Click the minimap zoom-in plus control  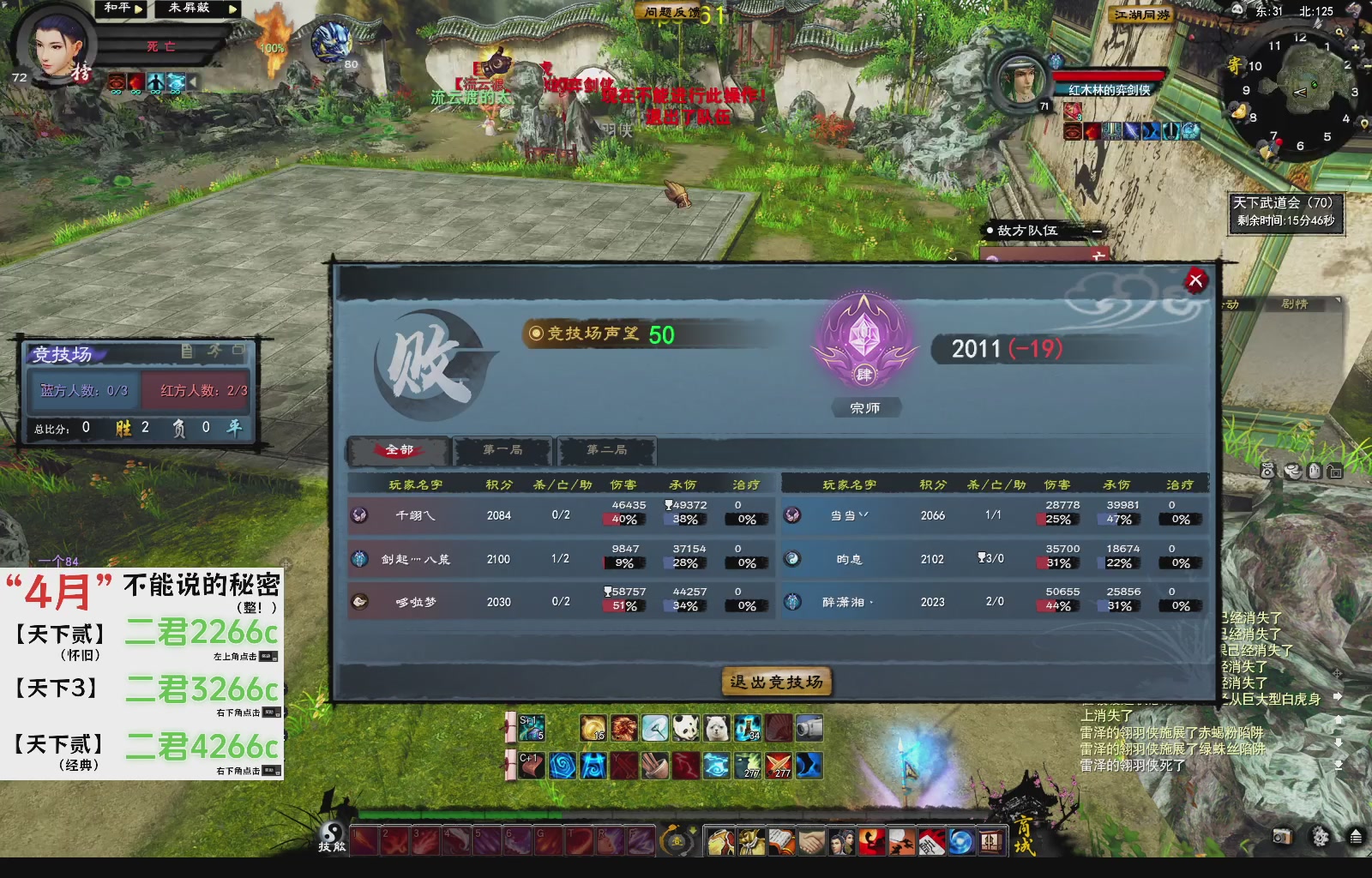(x=1354, y=48)
